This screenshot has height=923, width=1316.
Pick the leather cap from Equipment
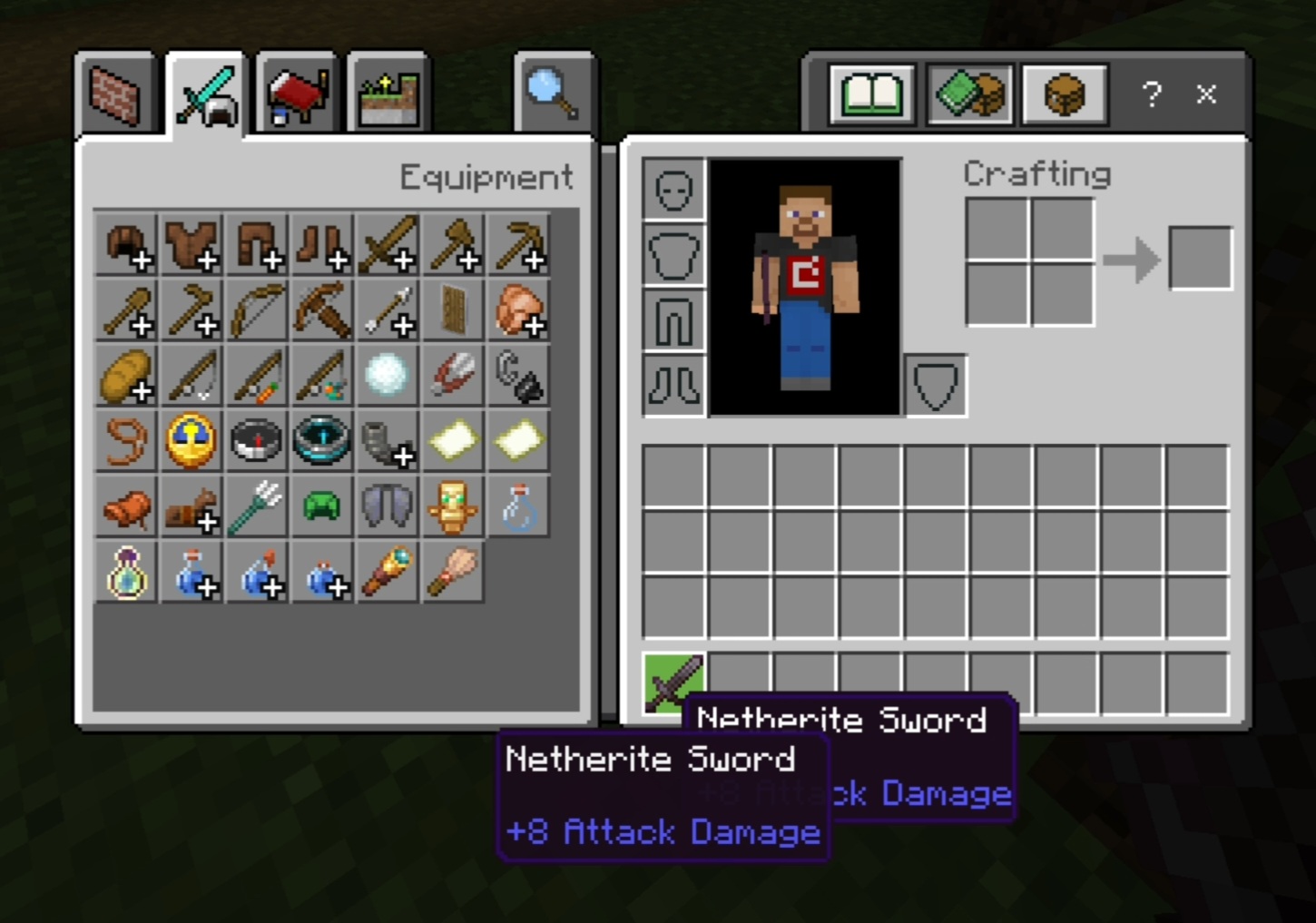(x=126, y=245)
